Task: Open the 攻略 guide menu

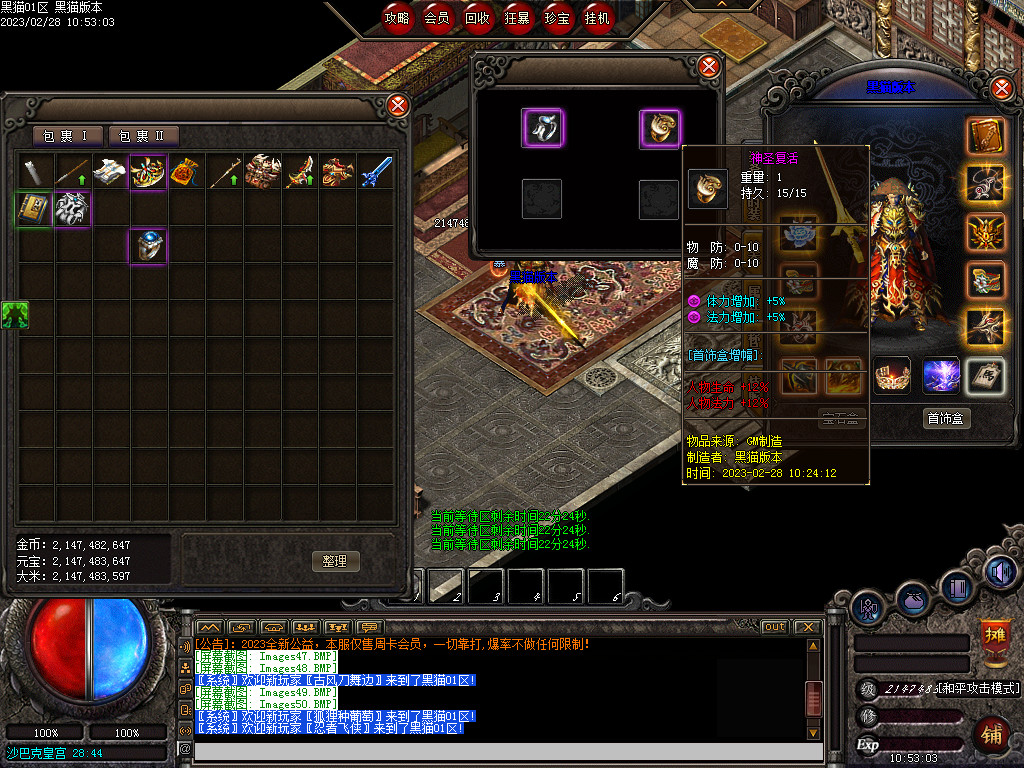Action: 398,18
